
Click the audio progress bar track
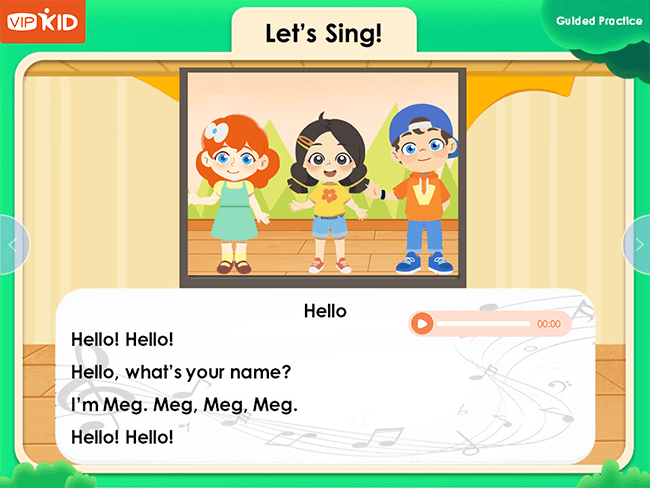483,324
